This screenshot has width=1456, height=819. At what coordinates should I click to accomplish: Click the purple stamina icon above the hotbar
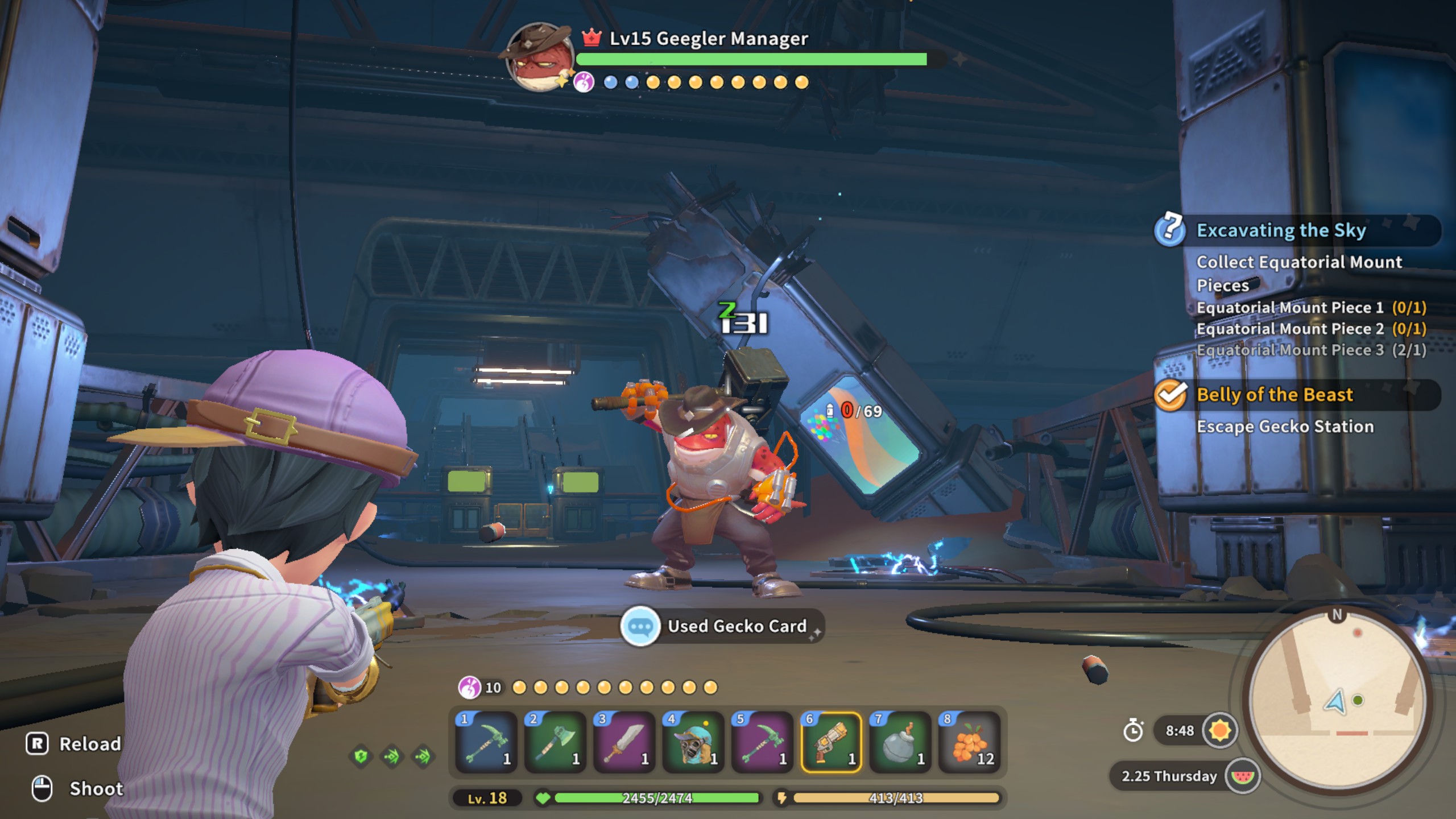469,688
